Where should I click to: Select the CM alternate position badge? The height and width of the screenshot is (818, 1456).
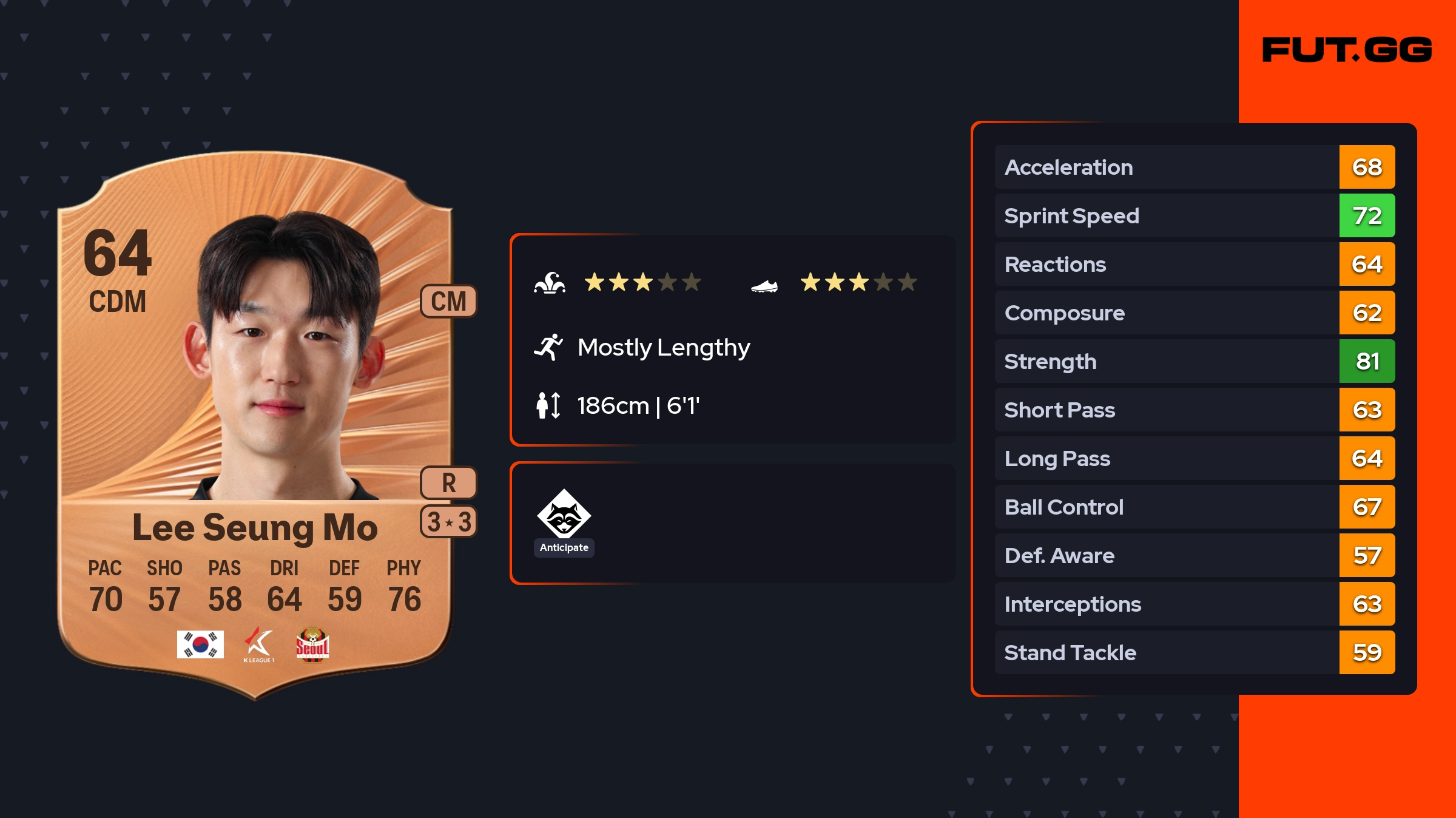448,301
